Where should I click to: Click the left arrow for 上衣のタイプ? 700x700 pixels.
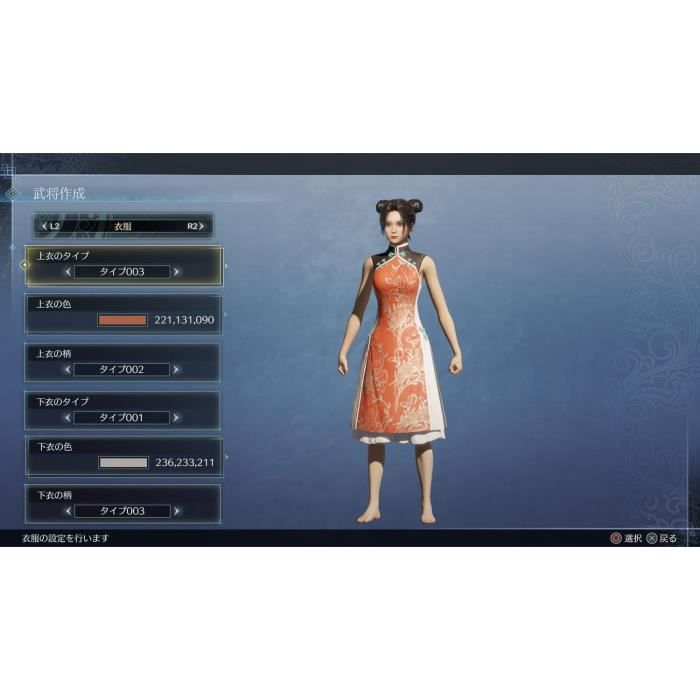68,271
